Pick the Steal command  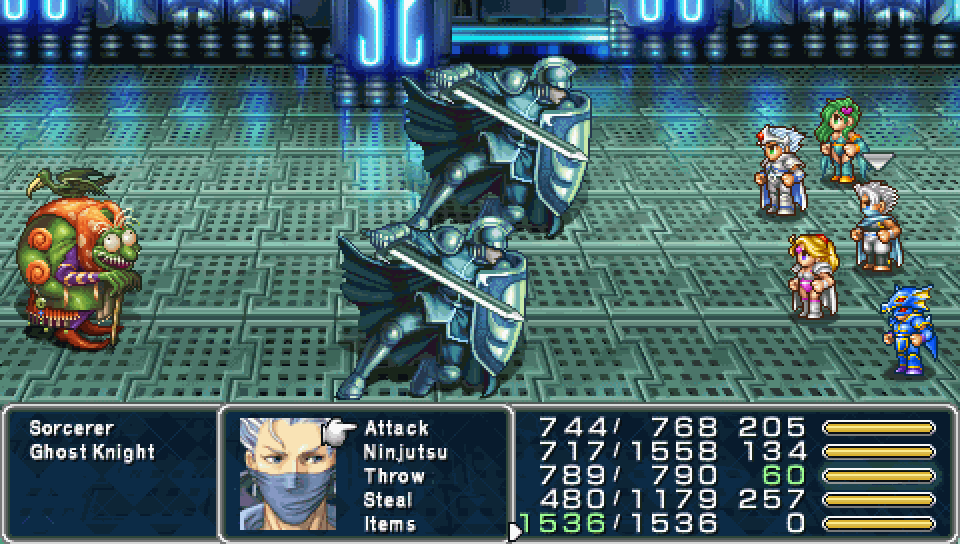point(390,500)
